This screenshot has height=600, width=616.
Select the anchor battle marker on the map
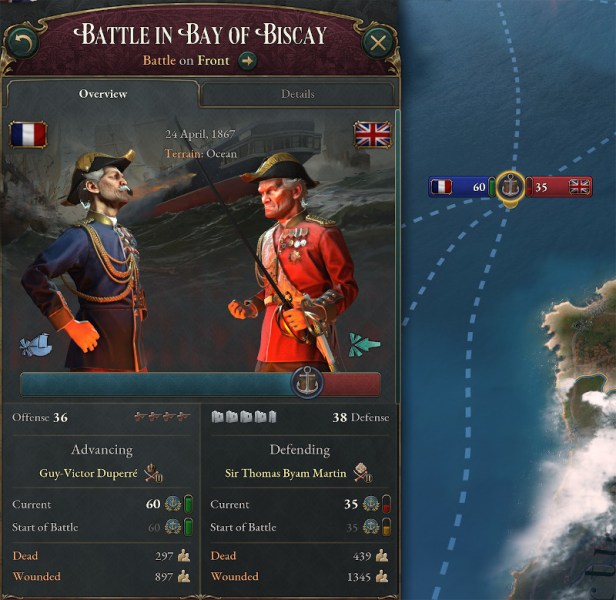pyautogui.click(x=510, y=186)
